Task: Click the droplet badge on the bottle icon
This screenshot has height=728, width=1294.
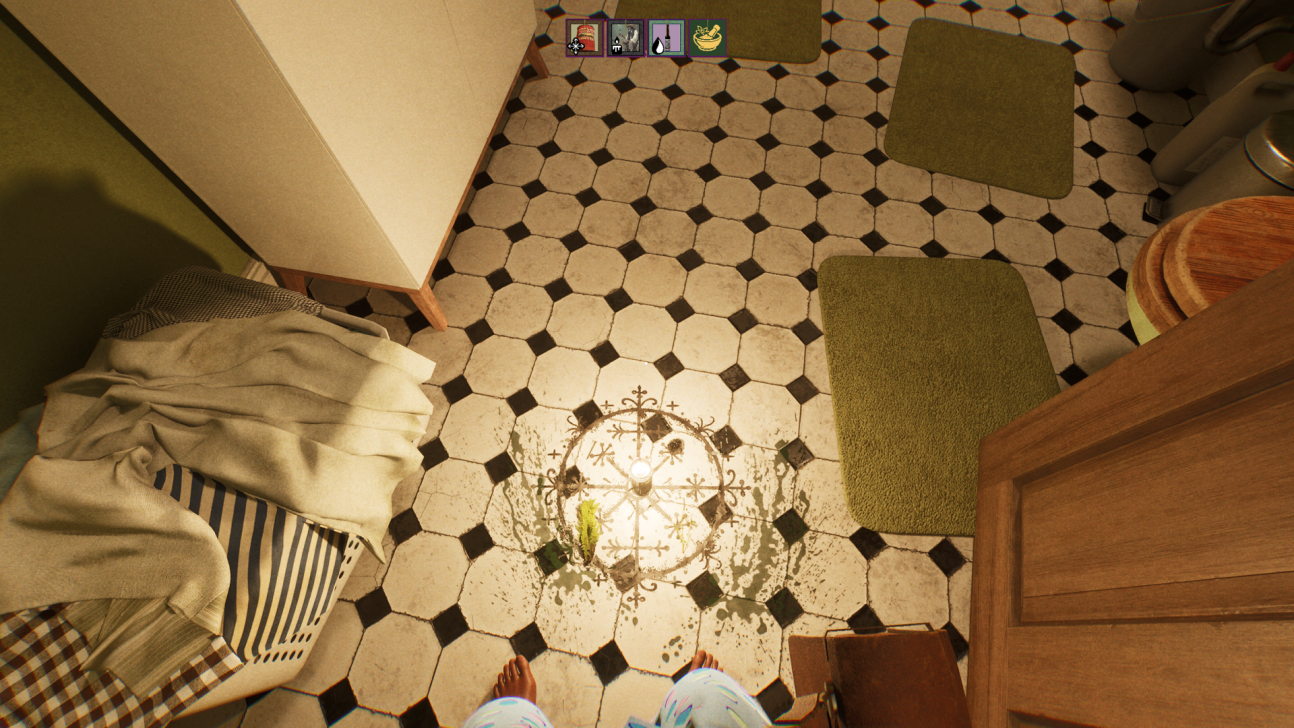Action: (x=658, y=45)
